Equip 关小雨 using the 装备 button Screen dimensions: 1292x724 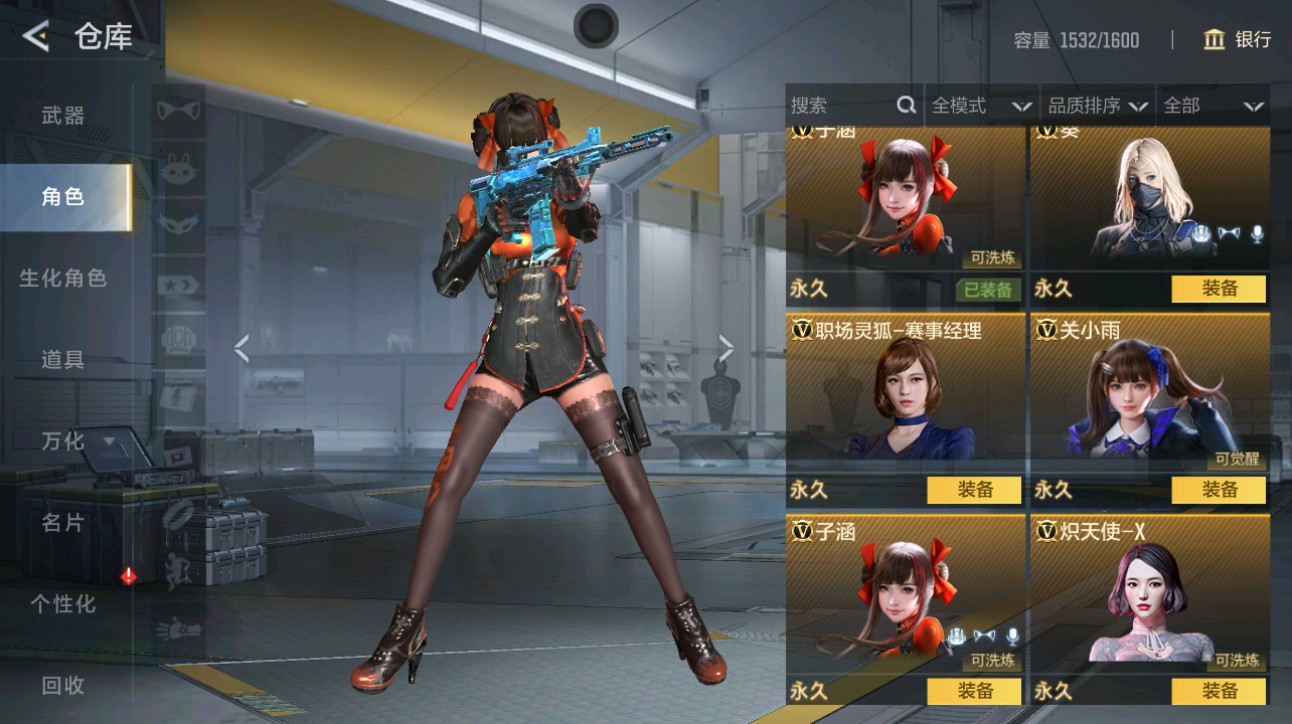click(1218, 490)
